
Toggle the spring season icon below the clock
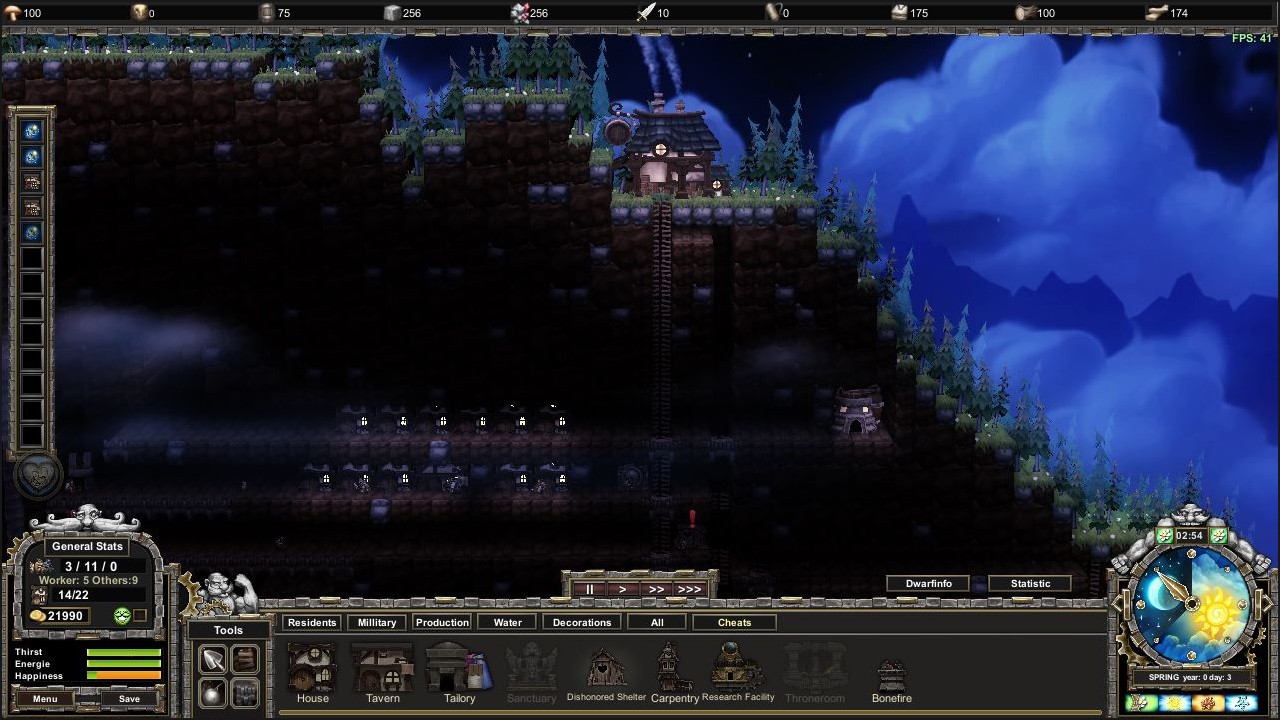click(x=1137, y=703)
